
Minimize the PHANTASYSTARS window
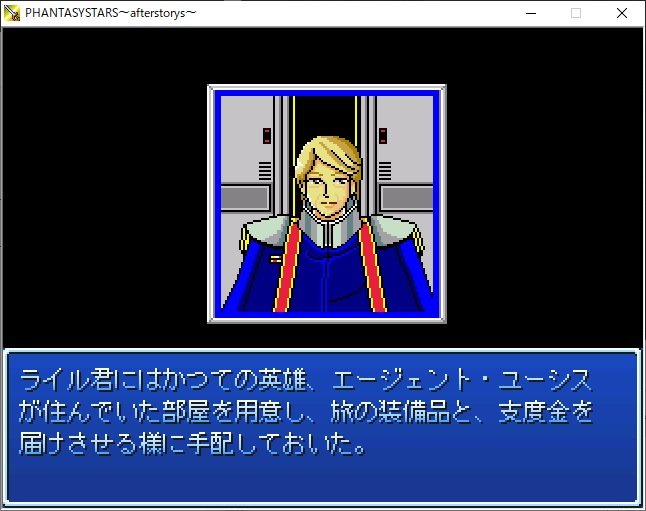point(529,13)
